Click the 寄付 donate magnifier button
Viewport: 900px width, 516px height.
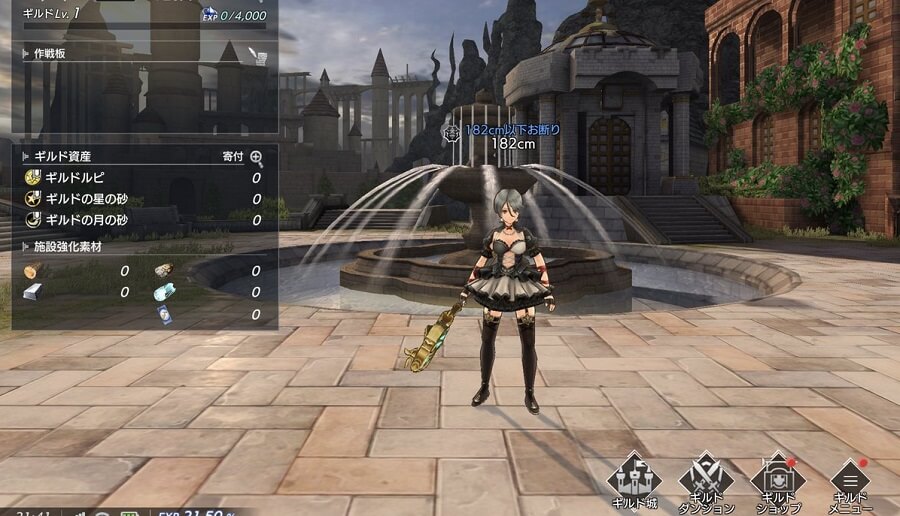pyautogui.click(x=257, y=157)
